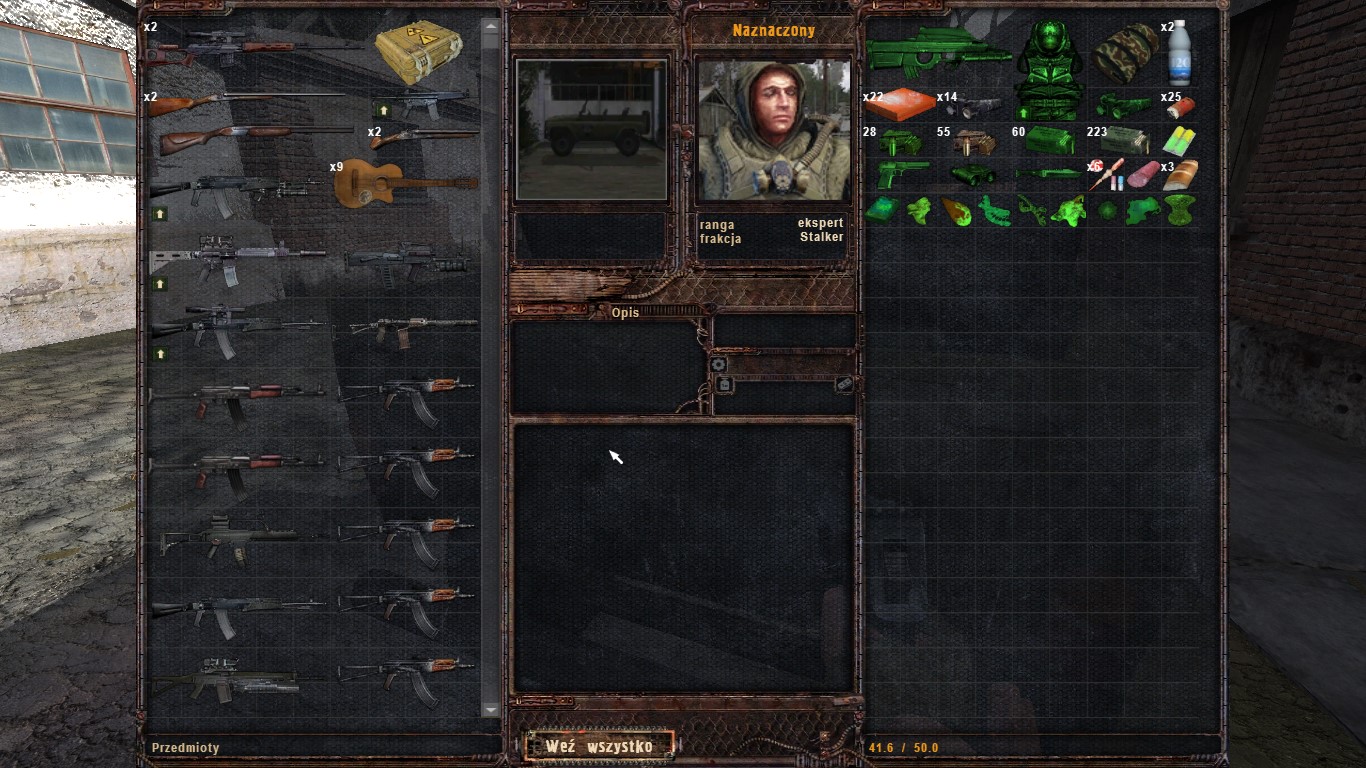The image size is (1366, 768).
Task: Select the green armored suit
Action: [1049, 69]
